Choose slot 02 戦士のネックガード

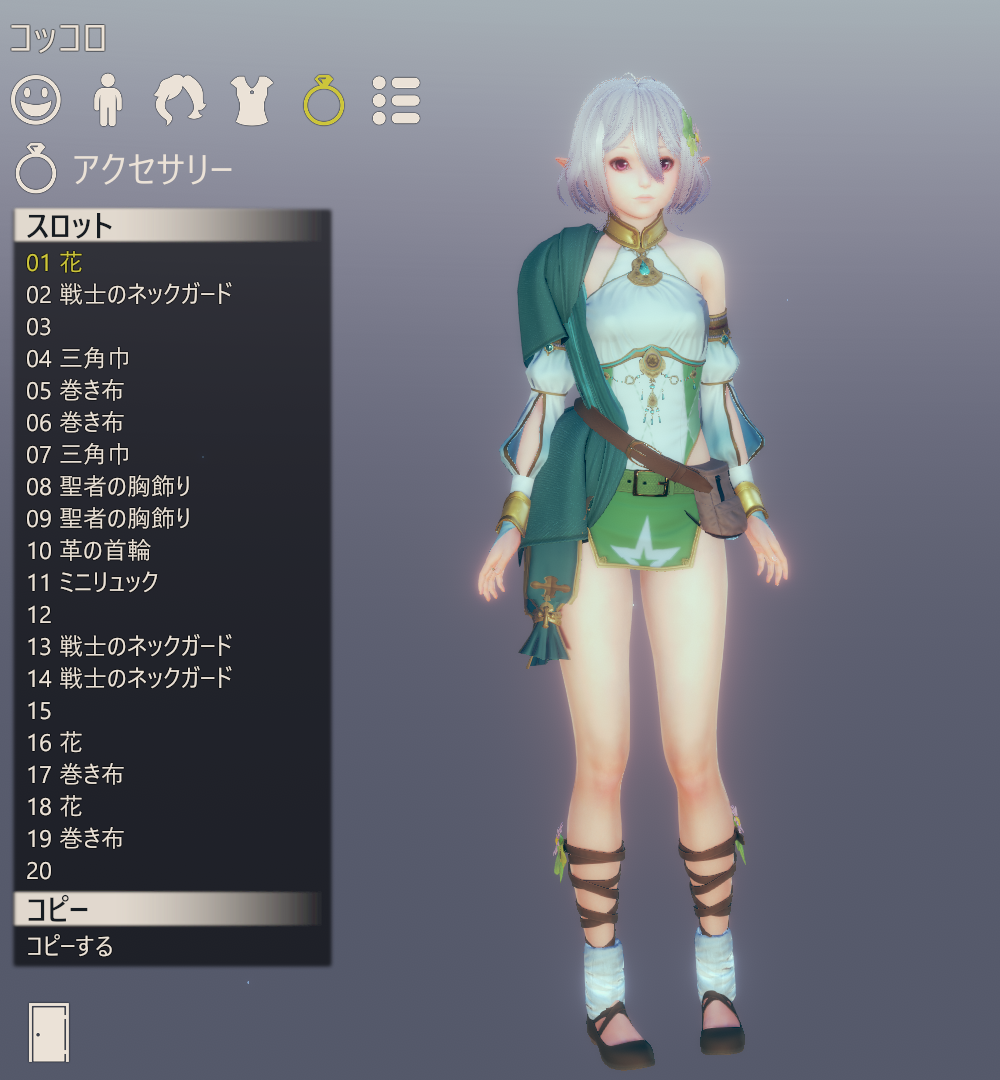(129, 295)
